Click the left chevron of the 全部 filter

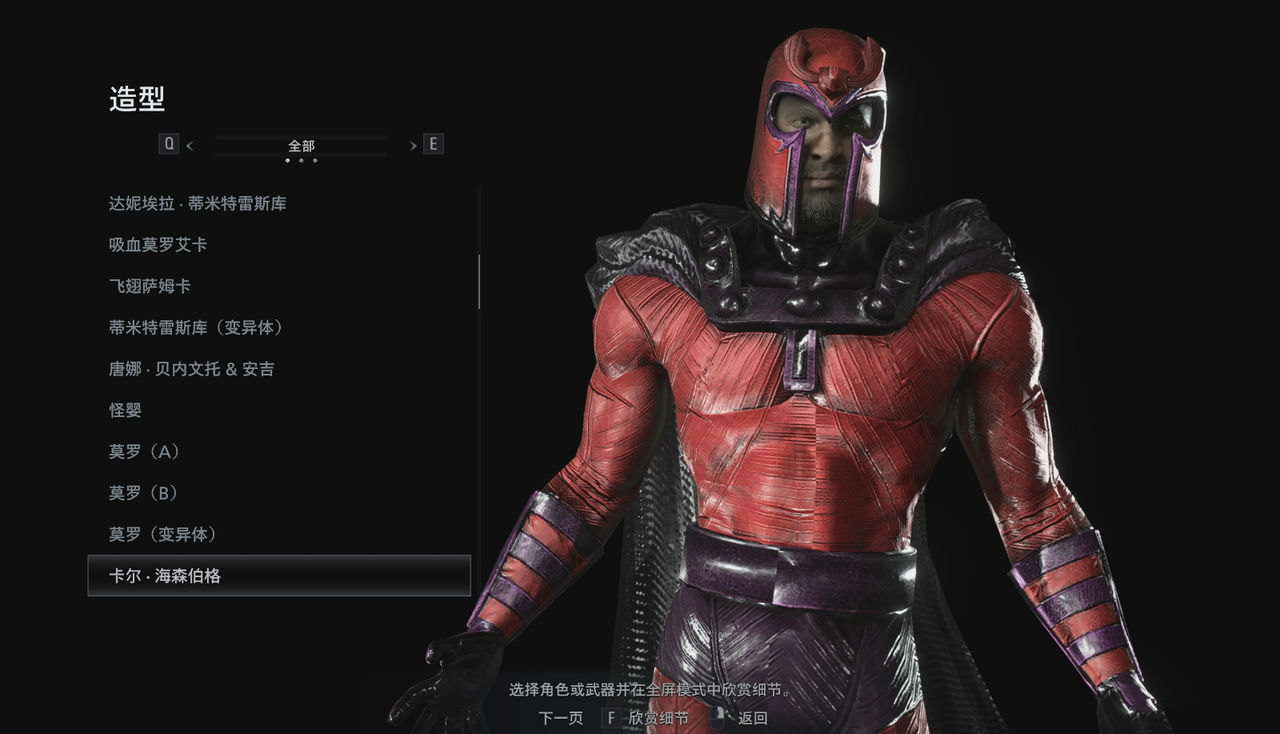click(189, 145)
